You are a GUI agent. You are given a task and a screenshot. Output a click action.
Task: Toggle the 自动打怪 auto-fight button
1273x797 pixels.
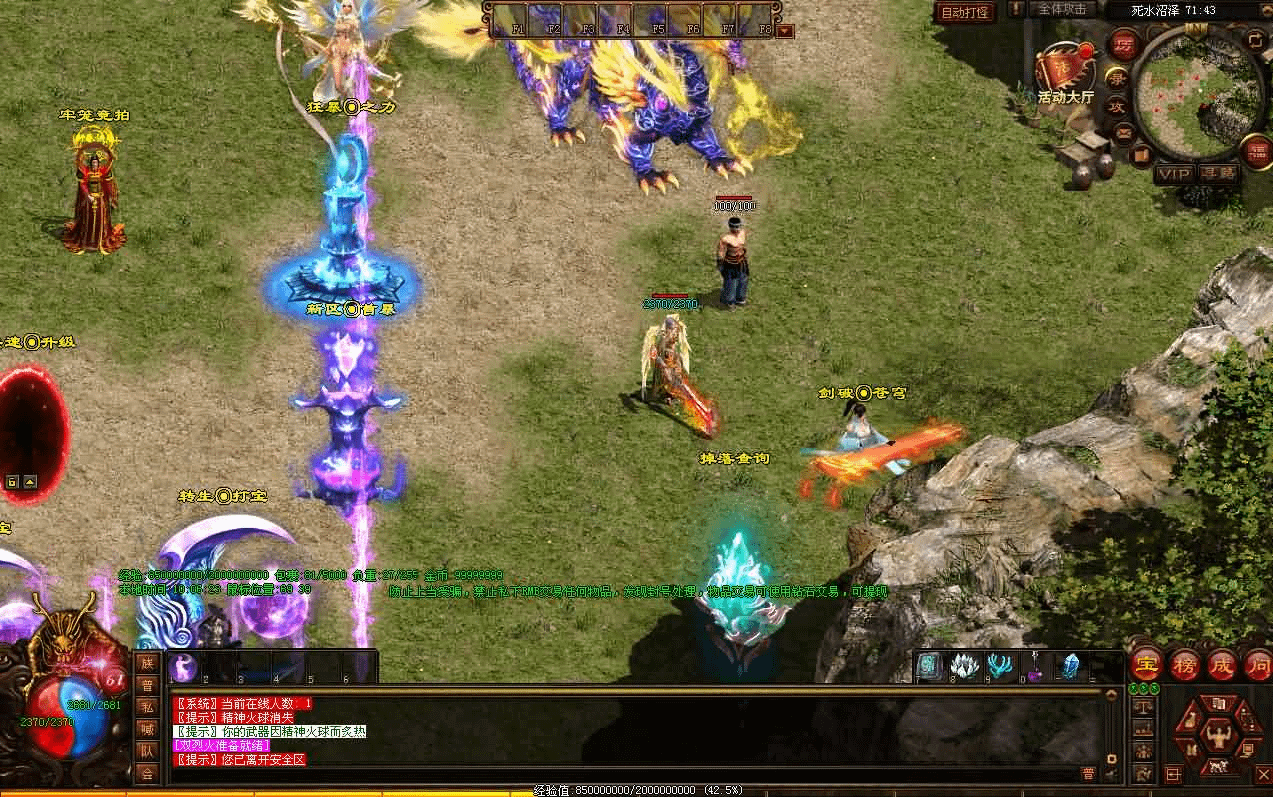coord(964,13)
